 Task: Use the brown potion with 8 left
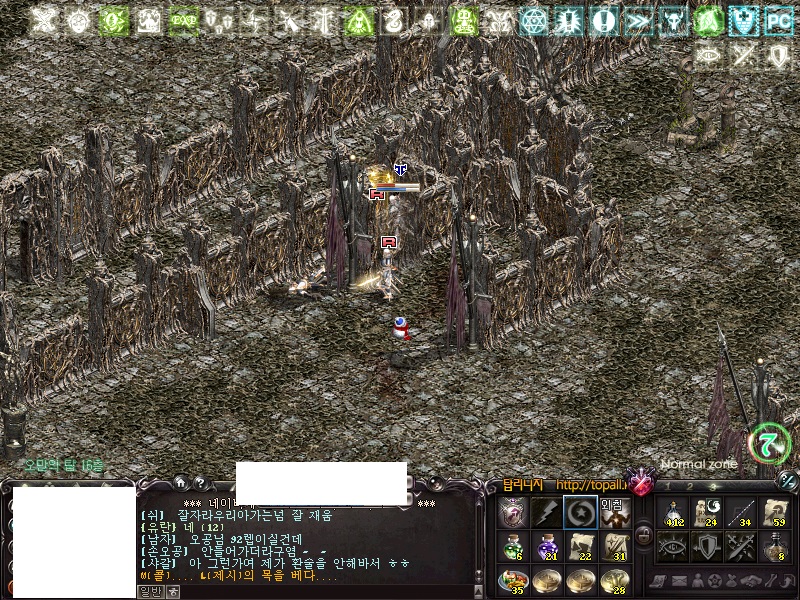pos(775,546)
